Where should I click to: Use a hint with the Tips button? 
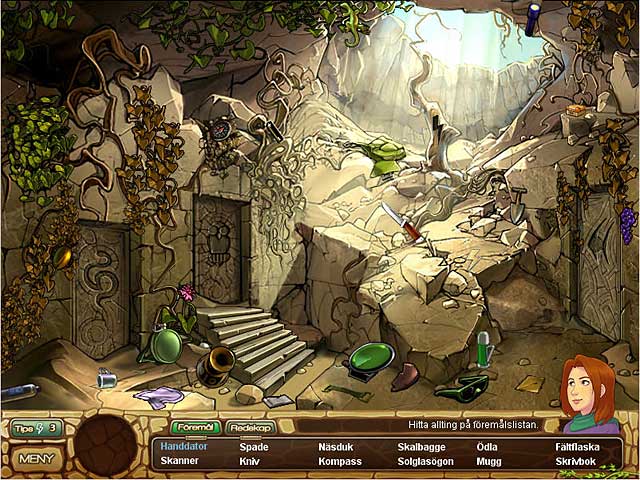pos(36,428)
